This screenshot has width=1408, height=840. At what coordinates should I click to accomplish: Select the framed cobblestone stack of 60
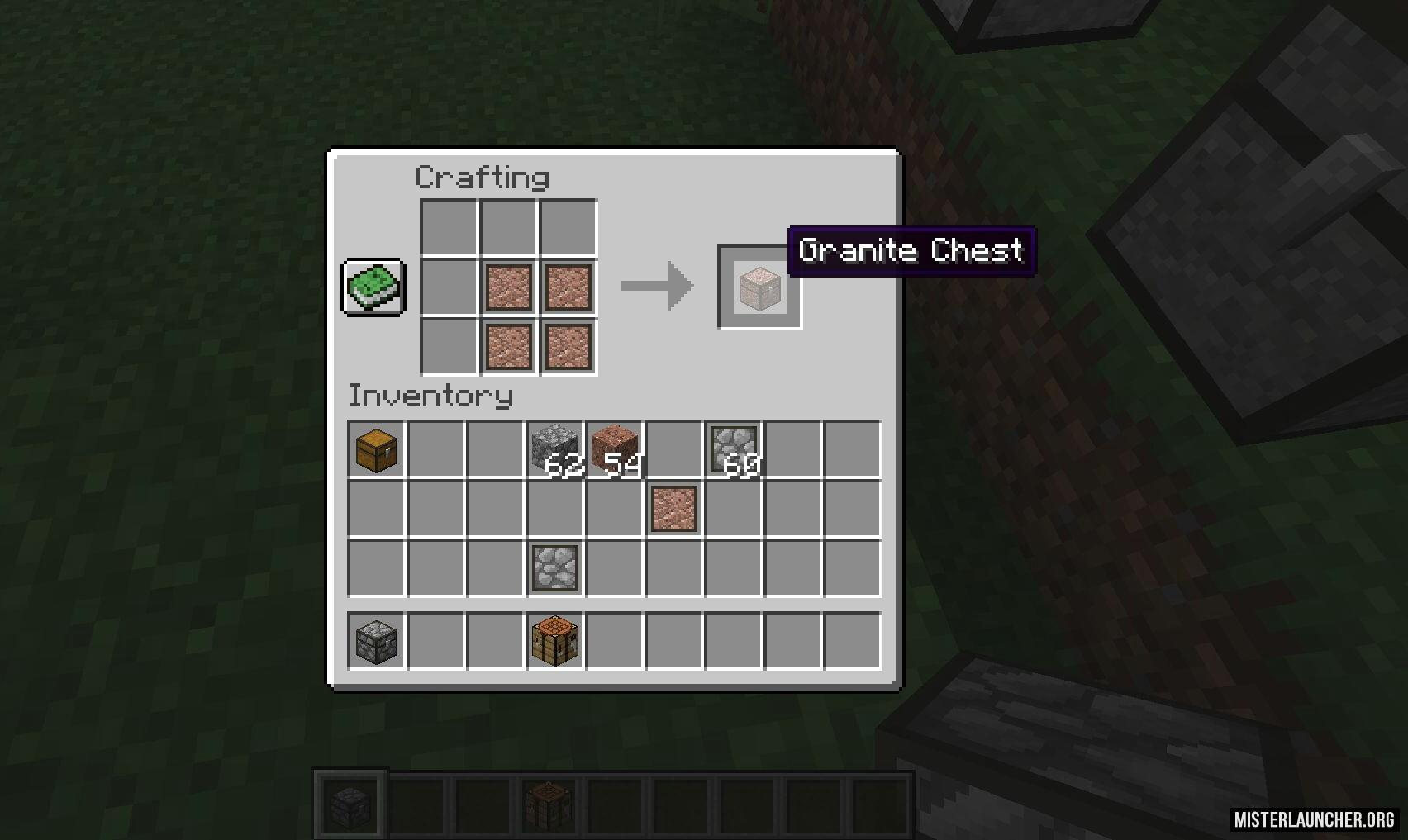[x=734, y=450]
